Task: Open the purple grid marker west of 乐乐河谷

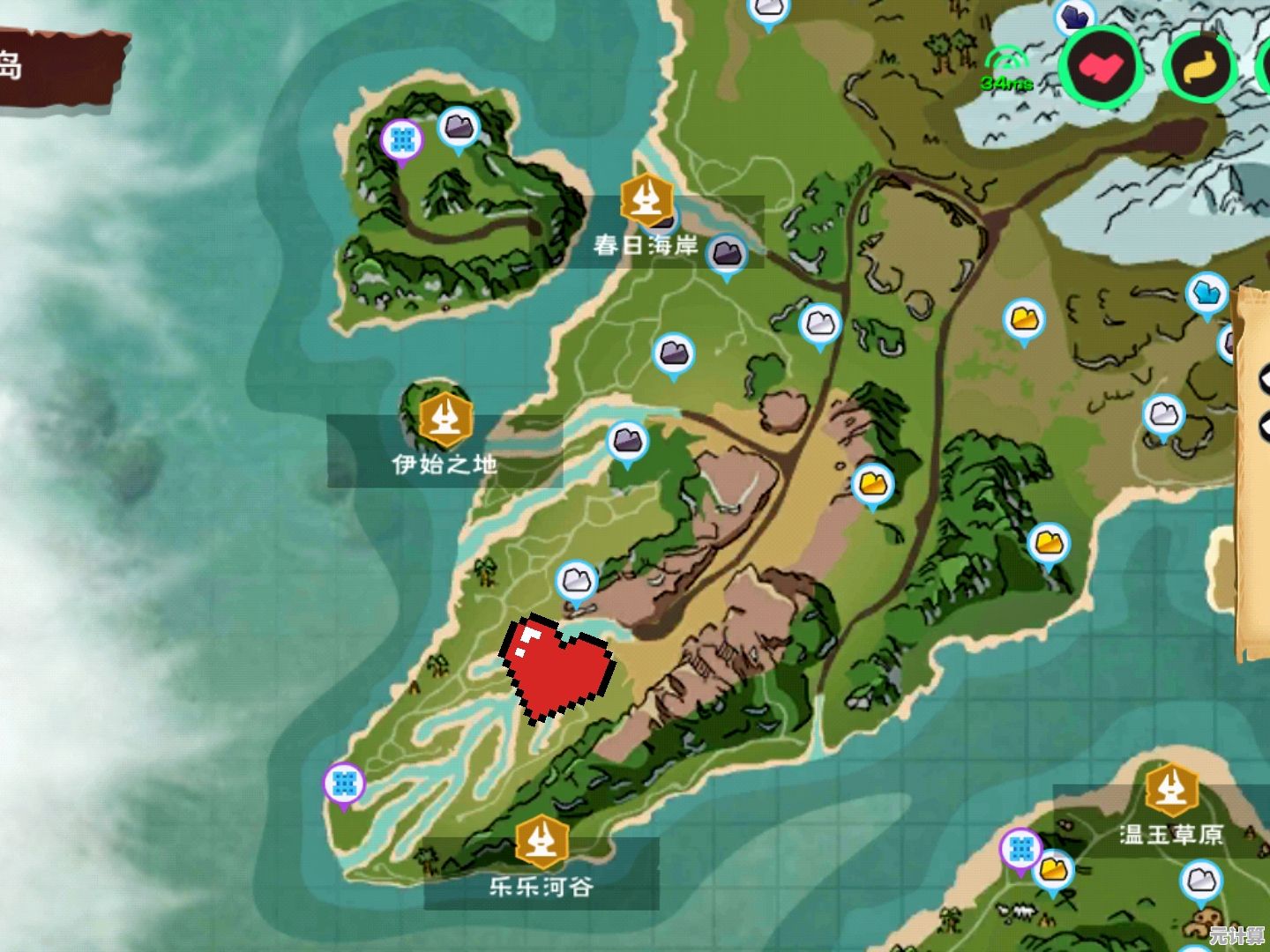Action: pos(344,783)
